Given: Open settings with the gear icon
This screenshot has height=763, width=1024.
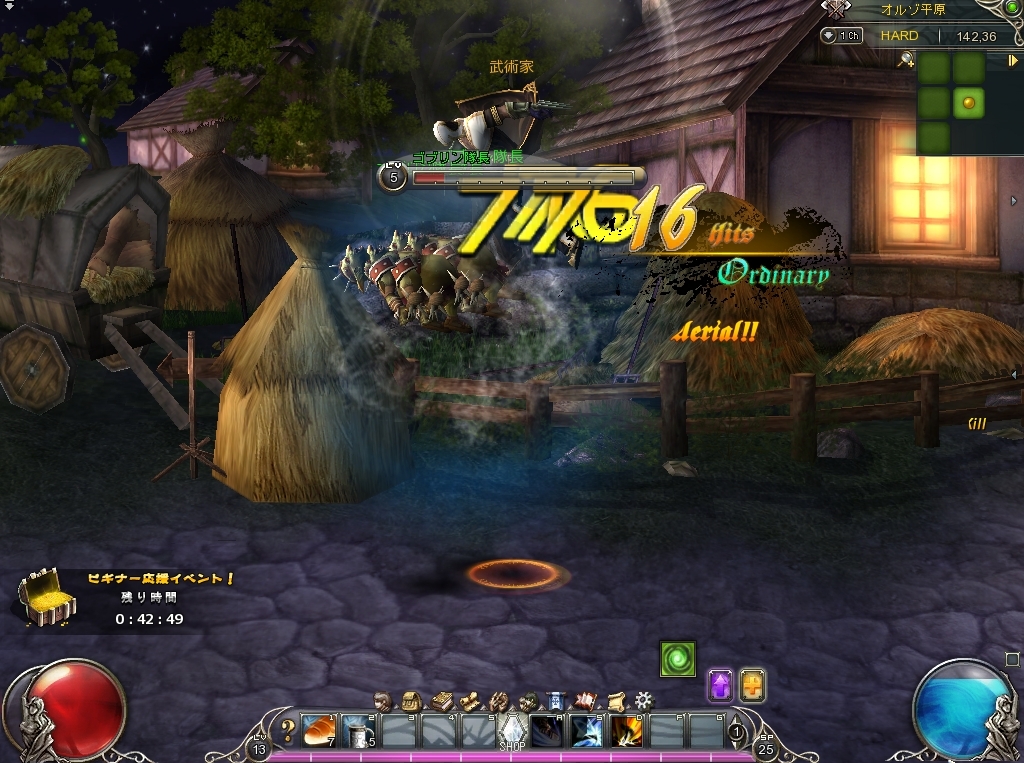Looking at the screenshot, I should pos(644,699).
